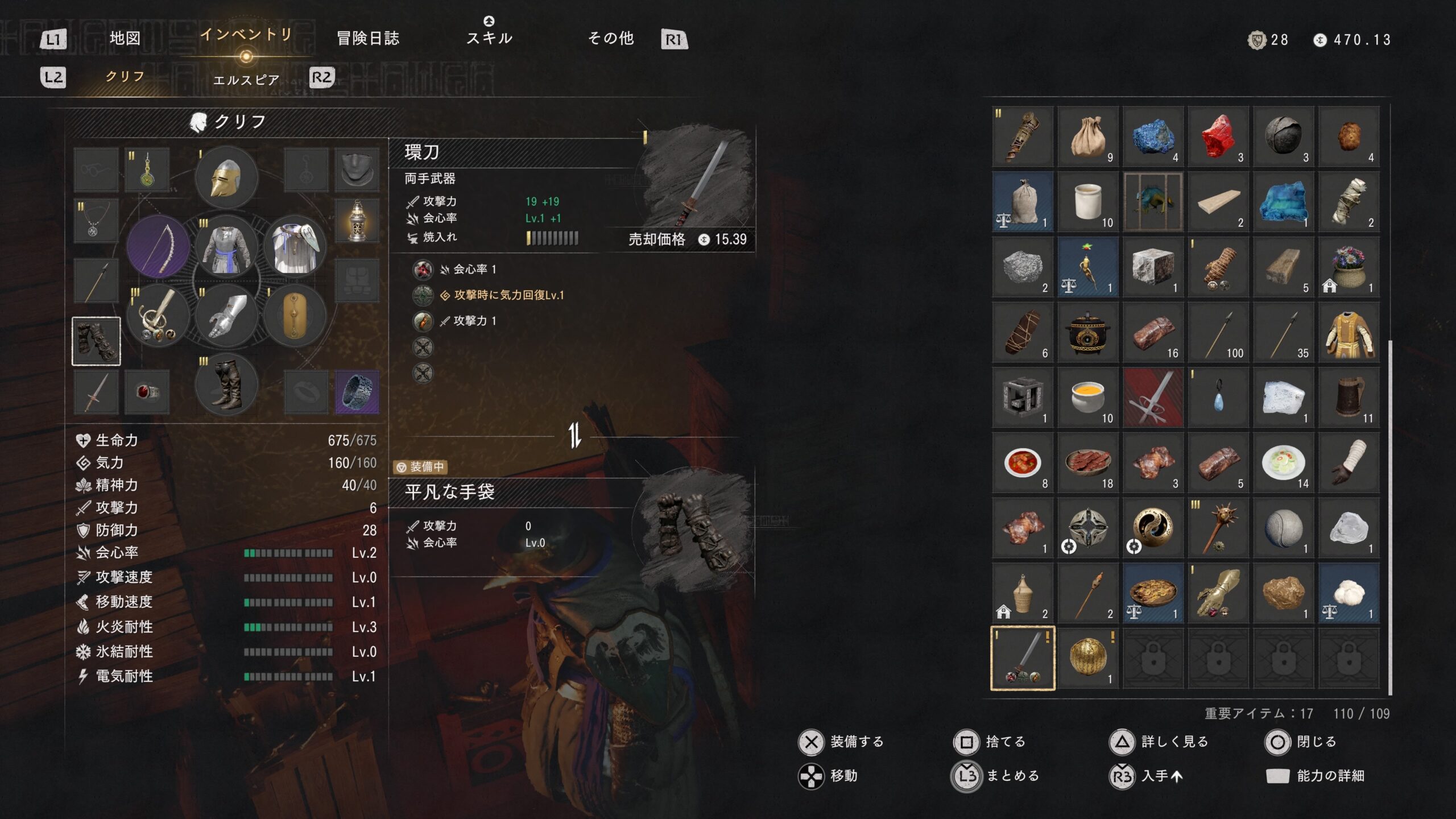
Task: Select the equipped steel helmet slot
Action: point(226,178)
